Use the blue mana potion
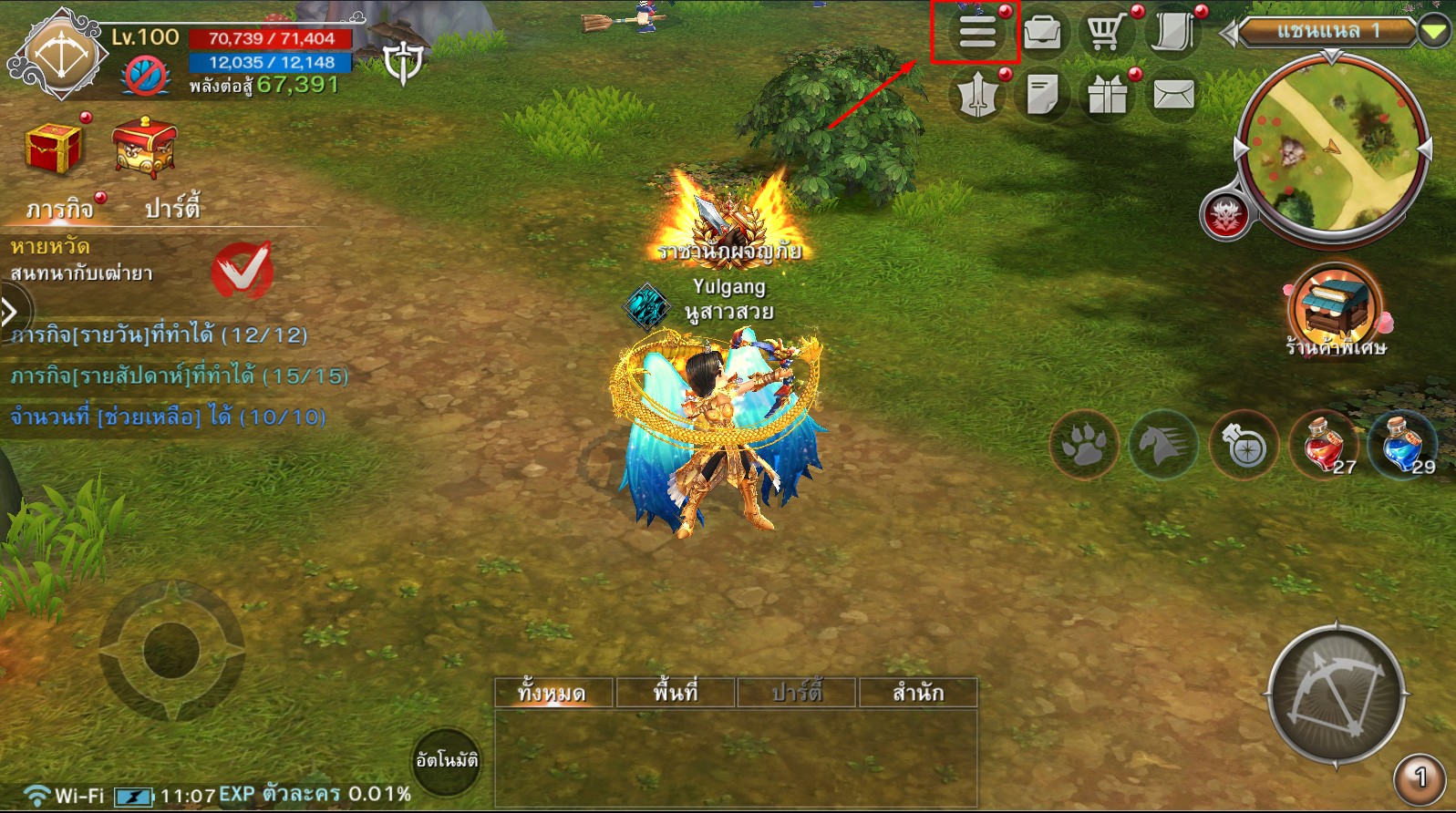The width and height of the screenshot is (1456, 813). [x=1404, y=445]
